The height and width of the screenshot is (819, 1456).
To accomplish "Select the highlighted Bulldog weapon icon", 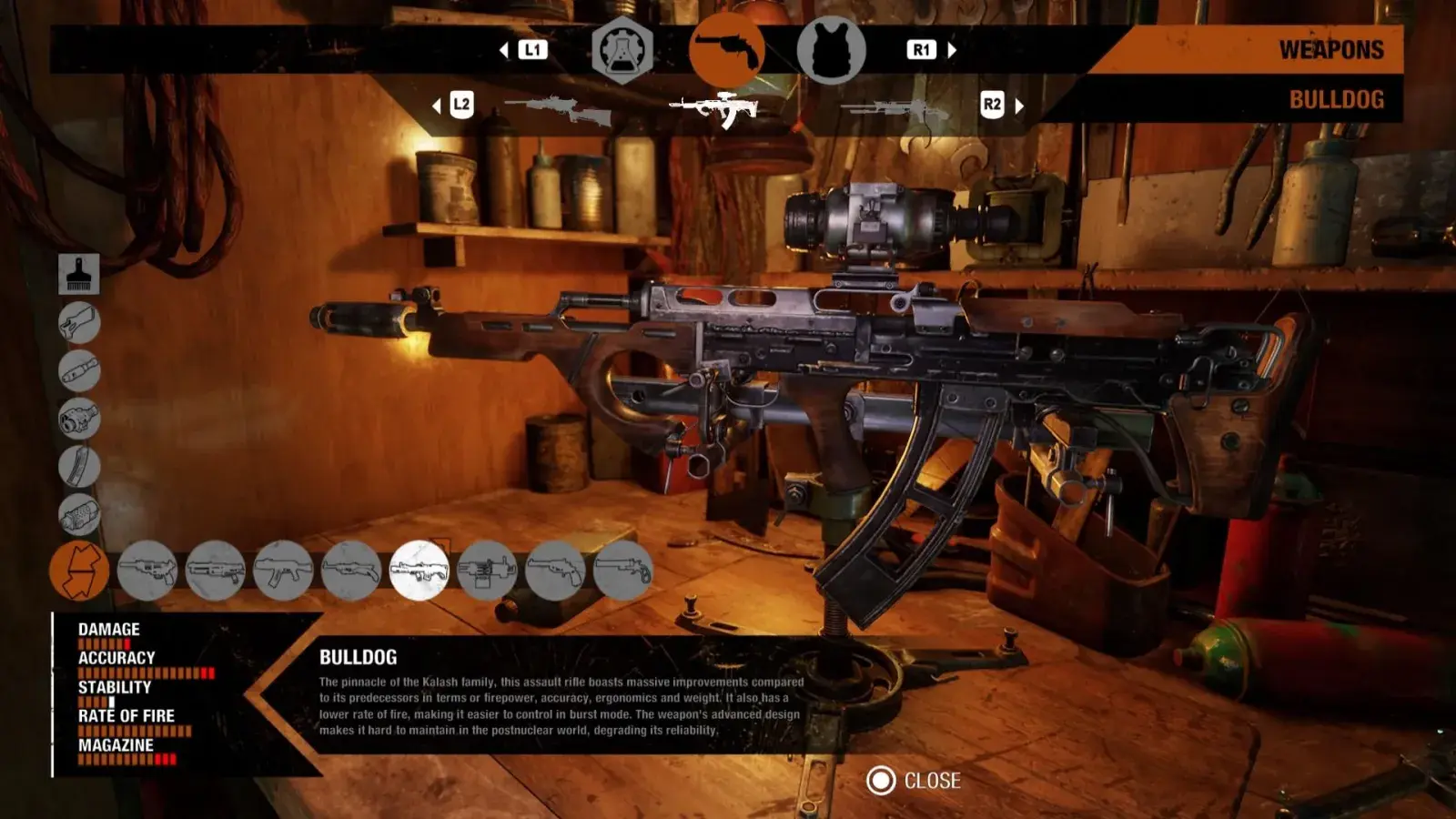I will tap(419, 571).
